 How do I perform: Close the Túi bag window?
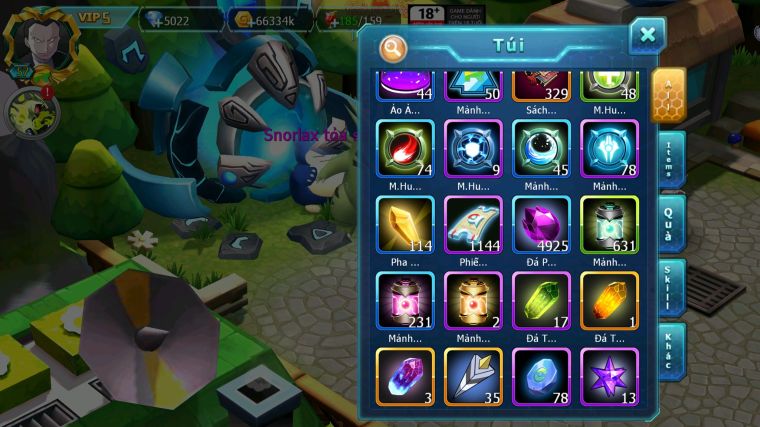tap(647, 36)
